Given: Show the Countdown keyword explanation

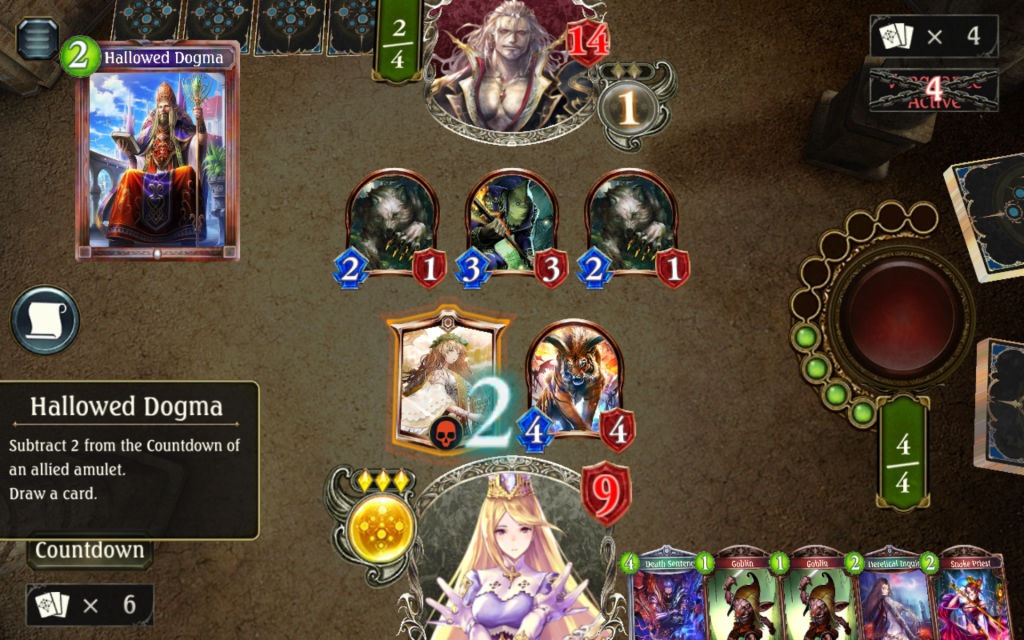Looking at the screenshot, I should [89, 550].
